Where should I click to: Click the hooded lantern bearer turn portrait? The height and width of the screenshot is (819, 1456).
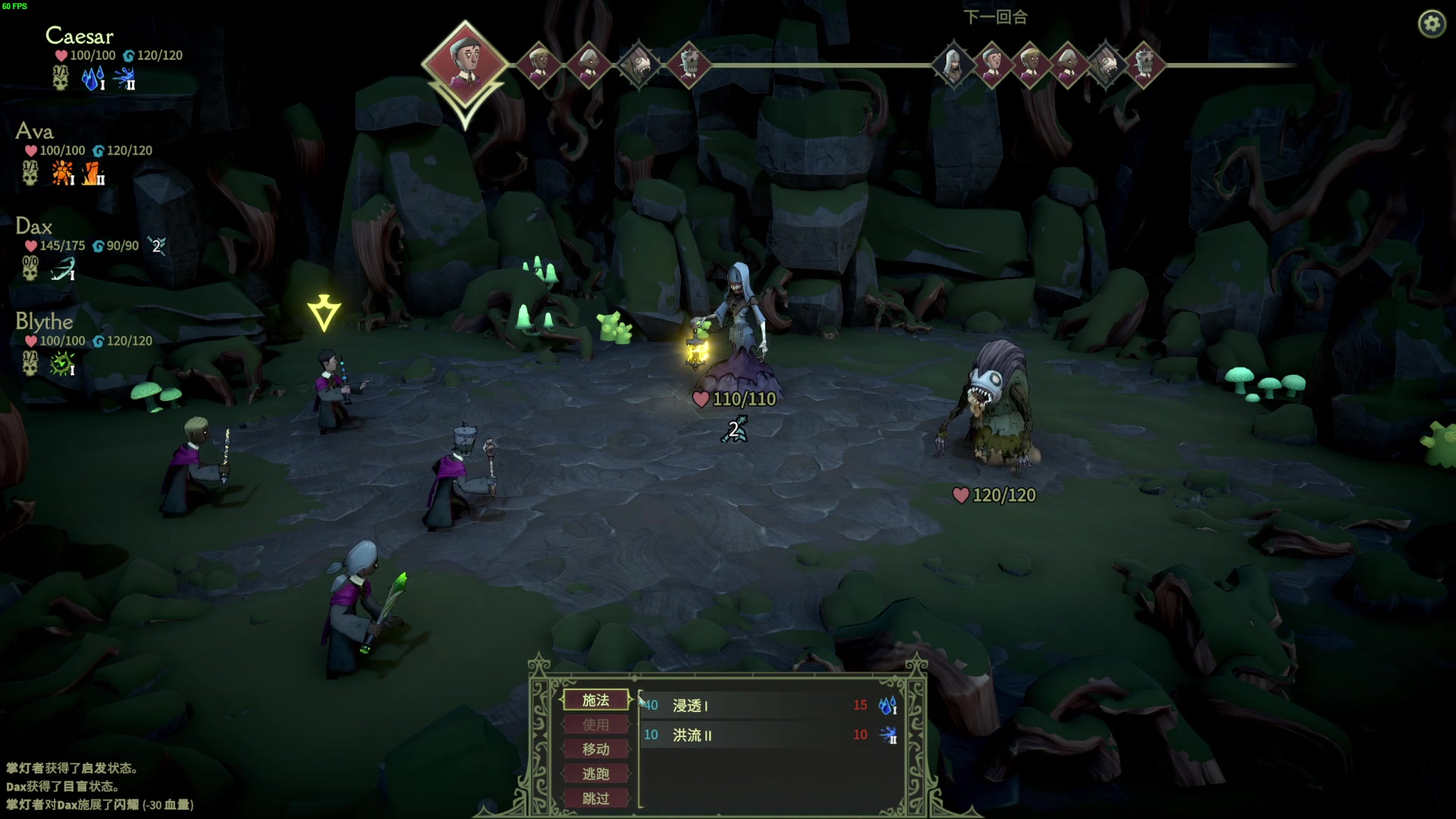(x=952, y=64)
